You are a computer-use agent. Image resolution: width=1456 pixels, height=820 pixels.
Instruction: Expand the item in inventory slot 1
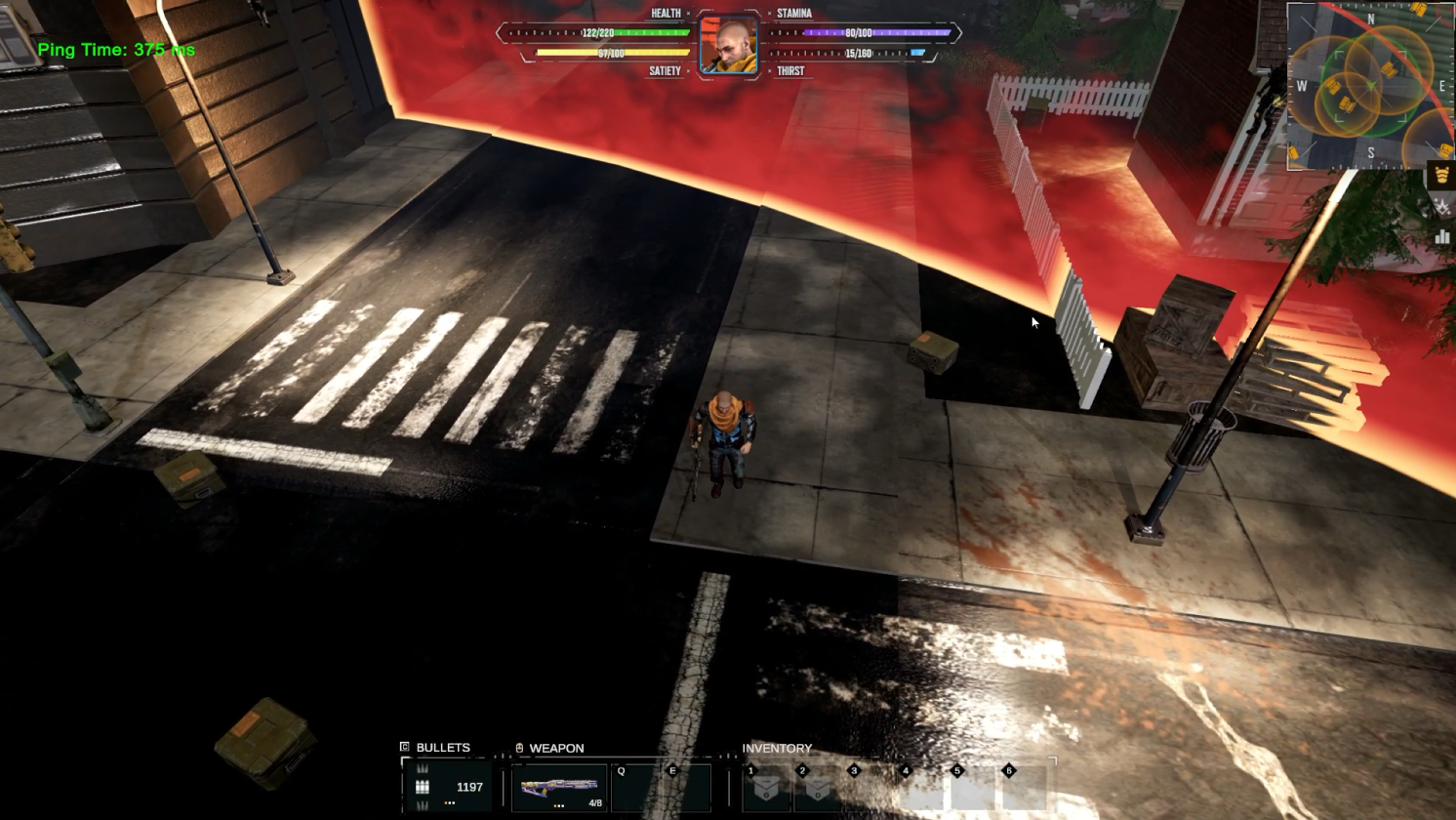[x=767, y=788]
